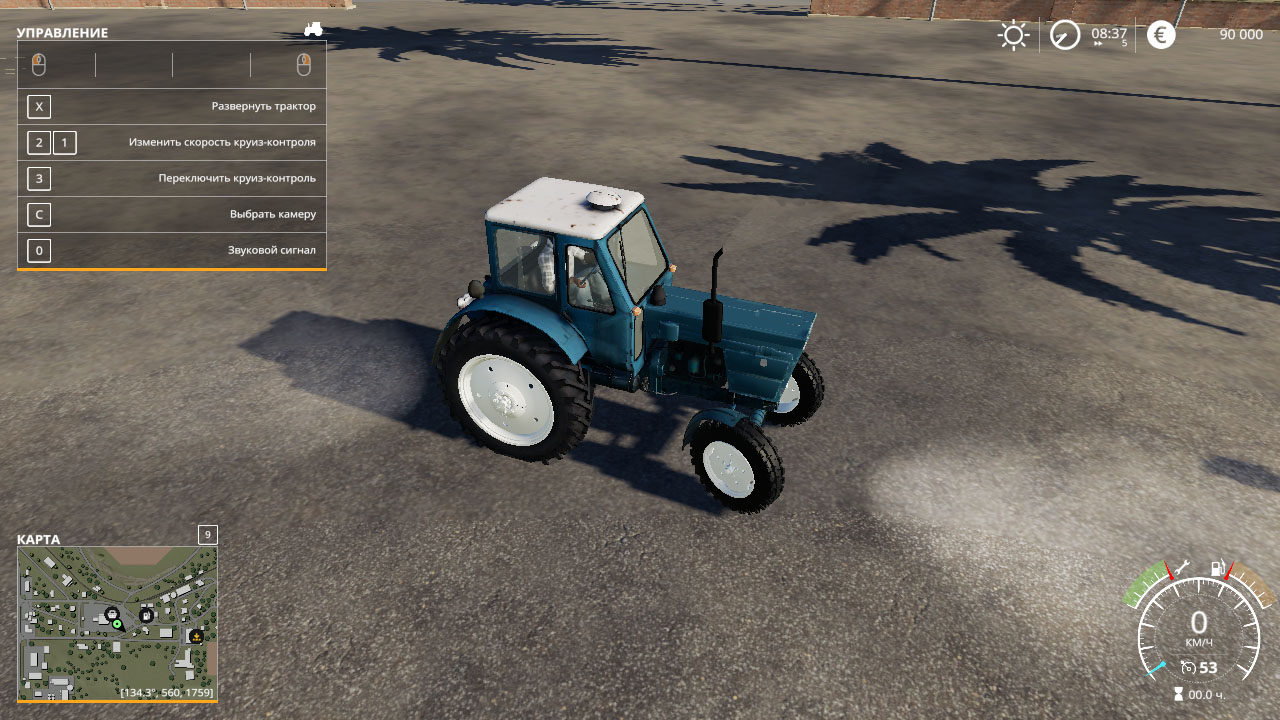Image resolution: width=1280 pixels, height=720 pixels.
Task: Select the euro money icon
Action: [x=1161, y=36]
